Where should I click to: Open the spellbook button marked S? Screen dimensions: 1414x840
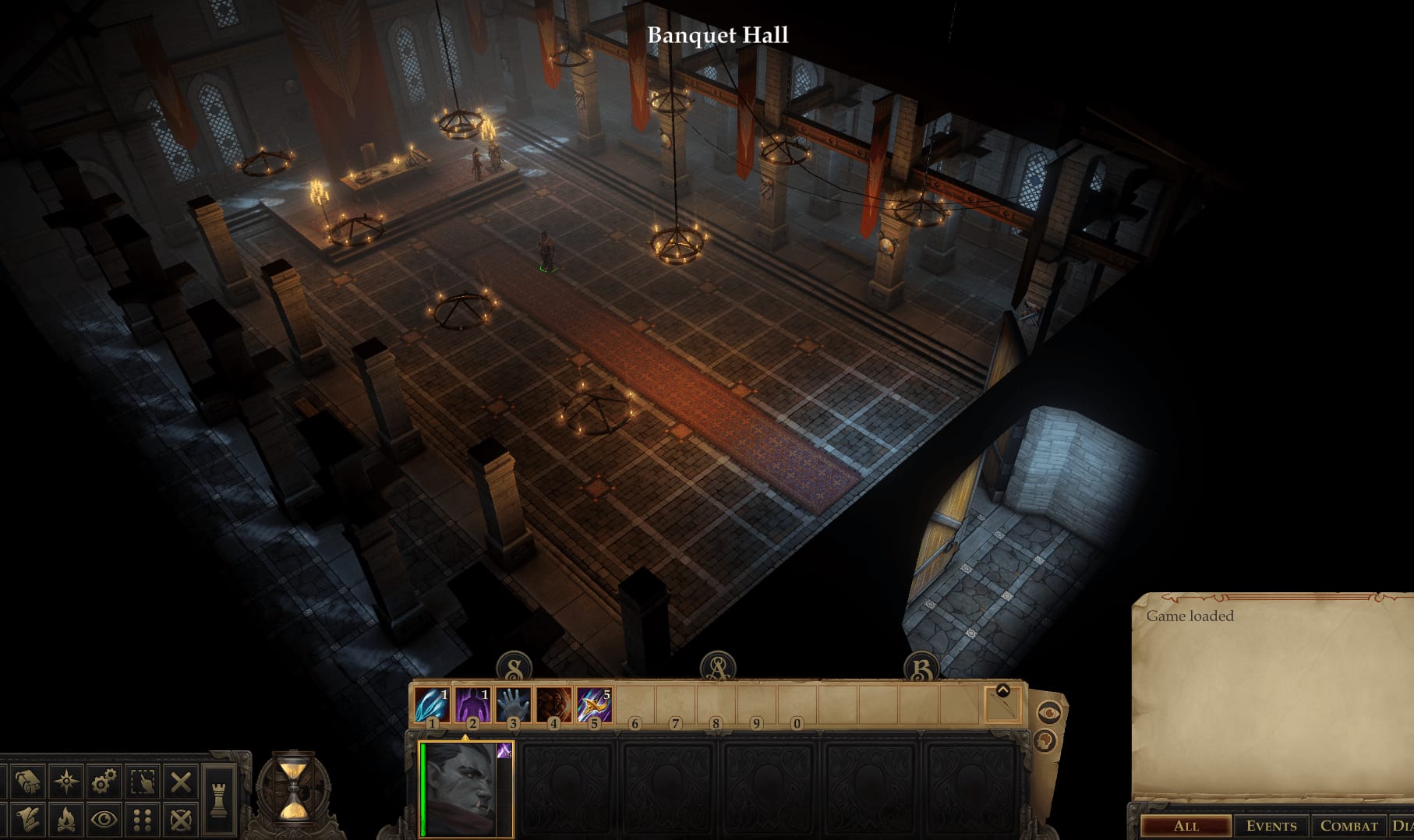click(514, 668)
